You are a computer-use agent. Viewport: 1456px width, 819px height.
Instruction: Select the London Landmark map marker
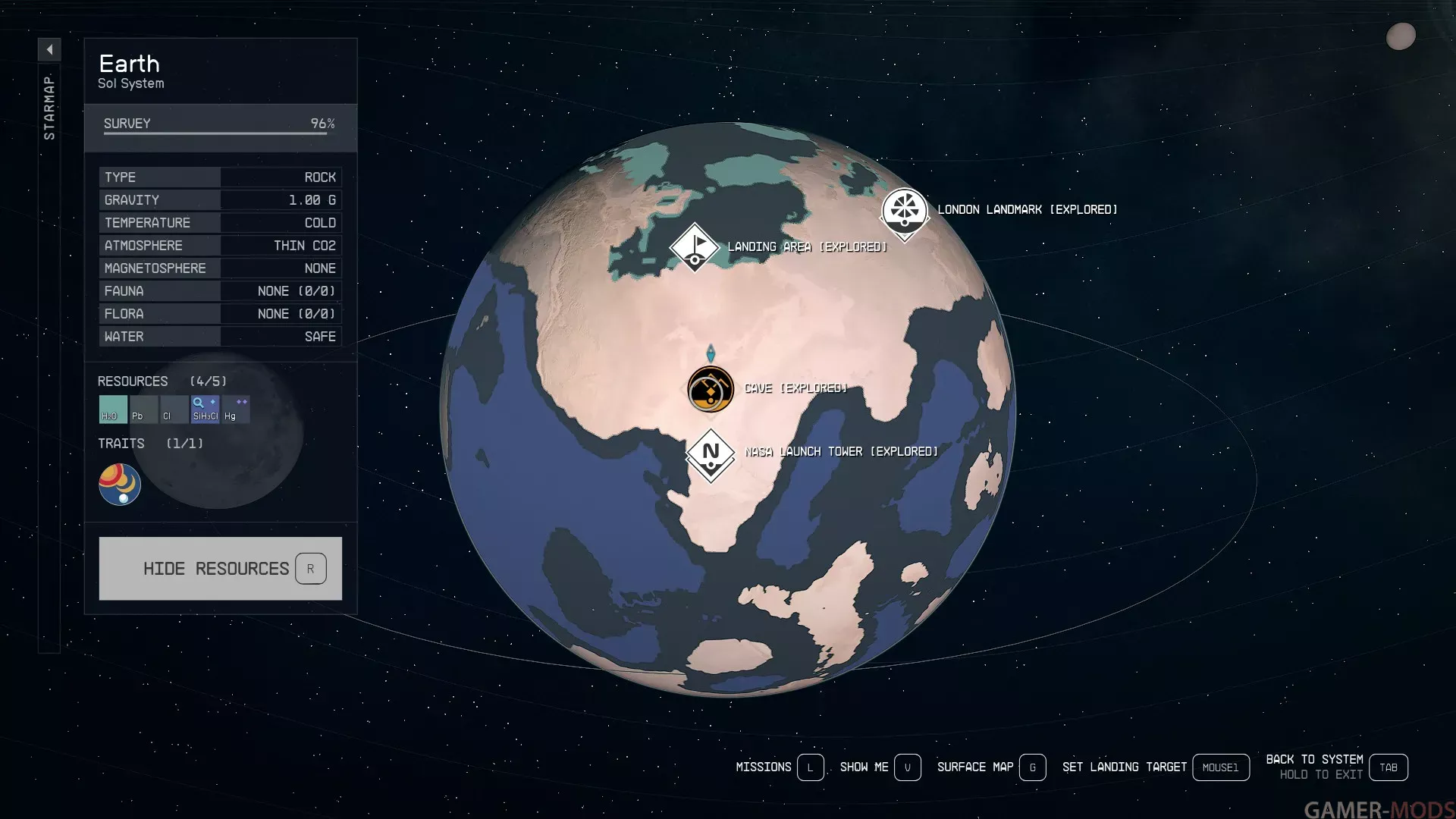(x=904, y=211)
